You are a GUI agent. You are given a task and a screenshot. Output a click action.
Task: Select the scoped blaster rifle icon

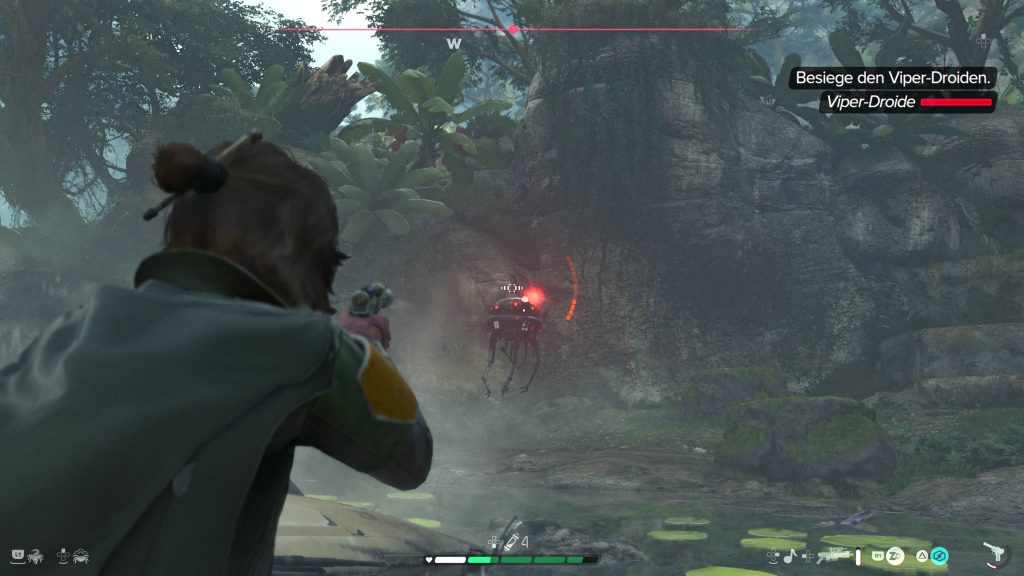pos(832,554)
